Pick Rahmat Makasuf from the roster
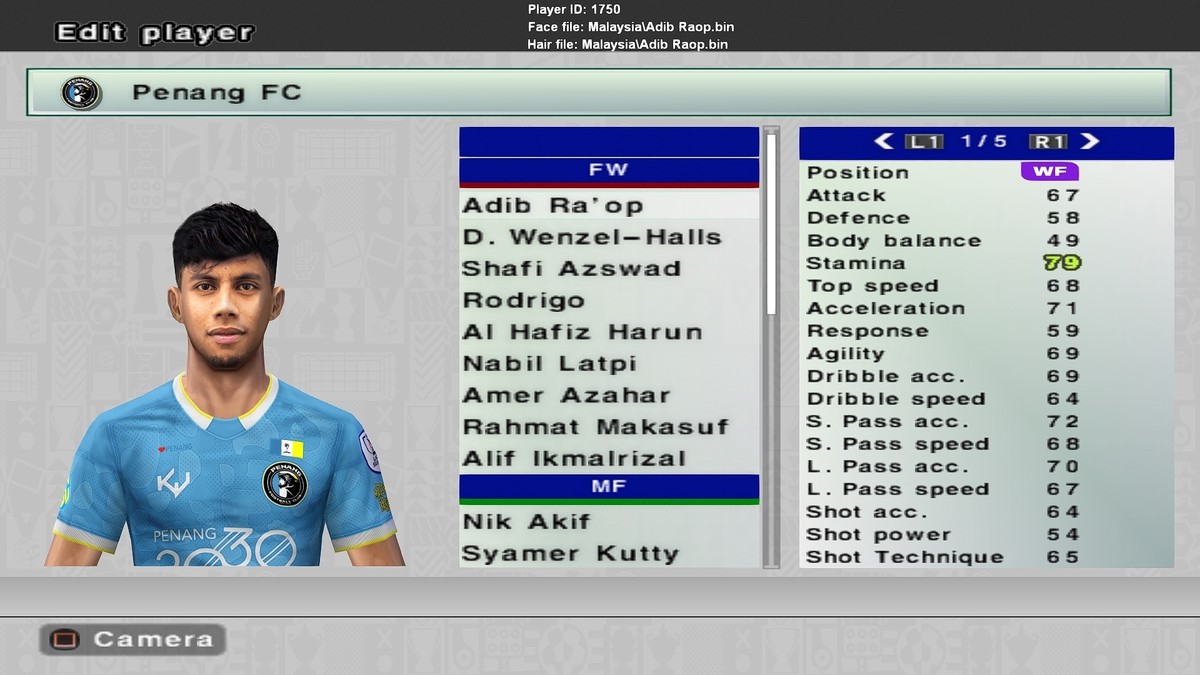 tap(595, 428)
